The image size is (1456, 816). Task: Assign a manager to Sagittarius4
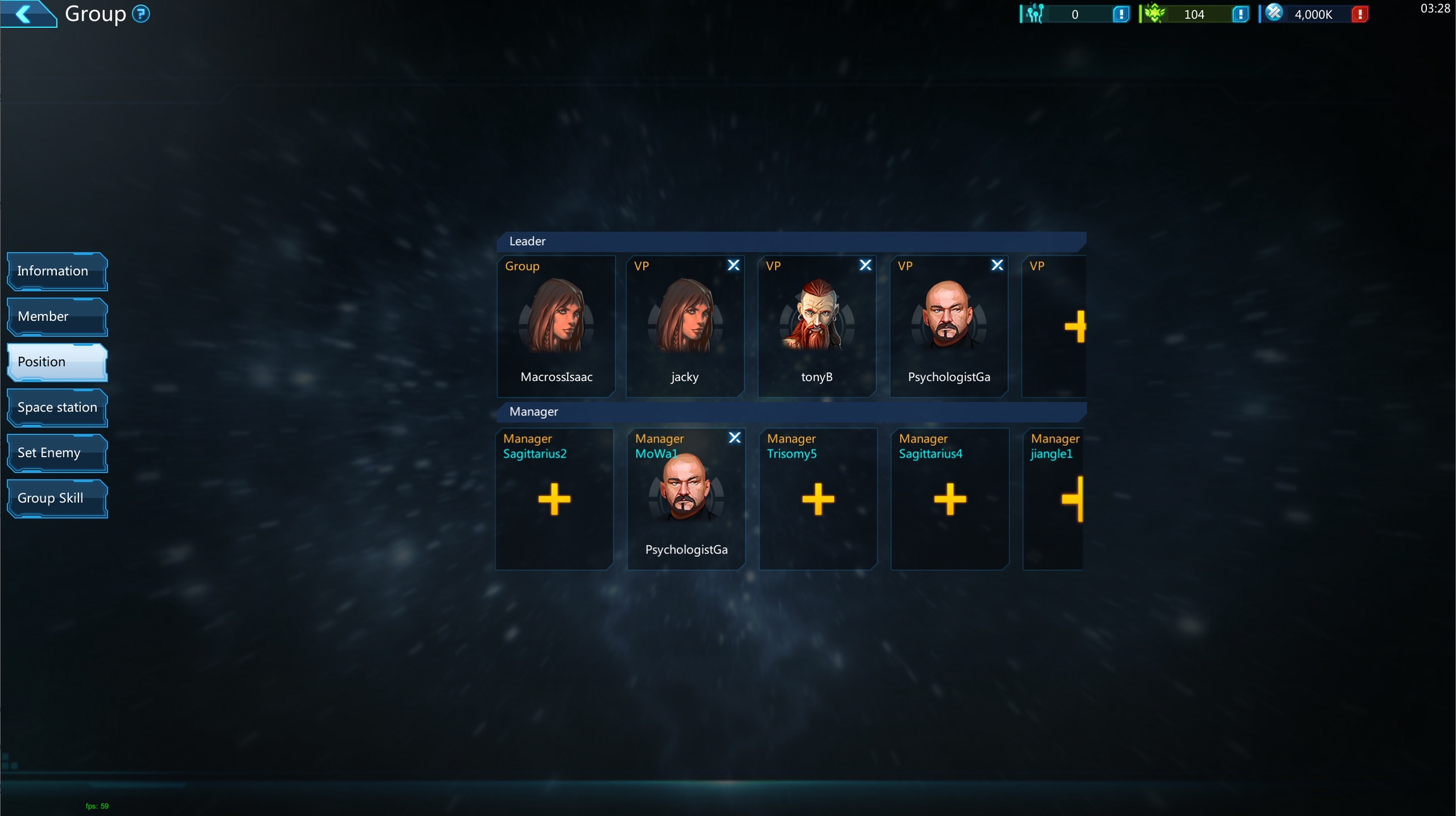pos(950,500)
